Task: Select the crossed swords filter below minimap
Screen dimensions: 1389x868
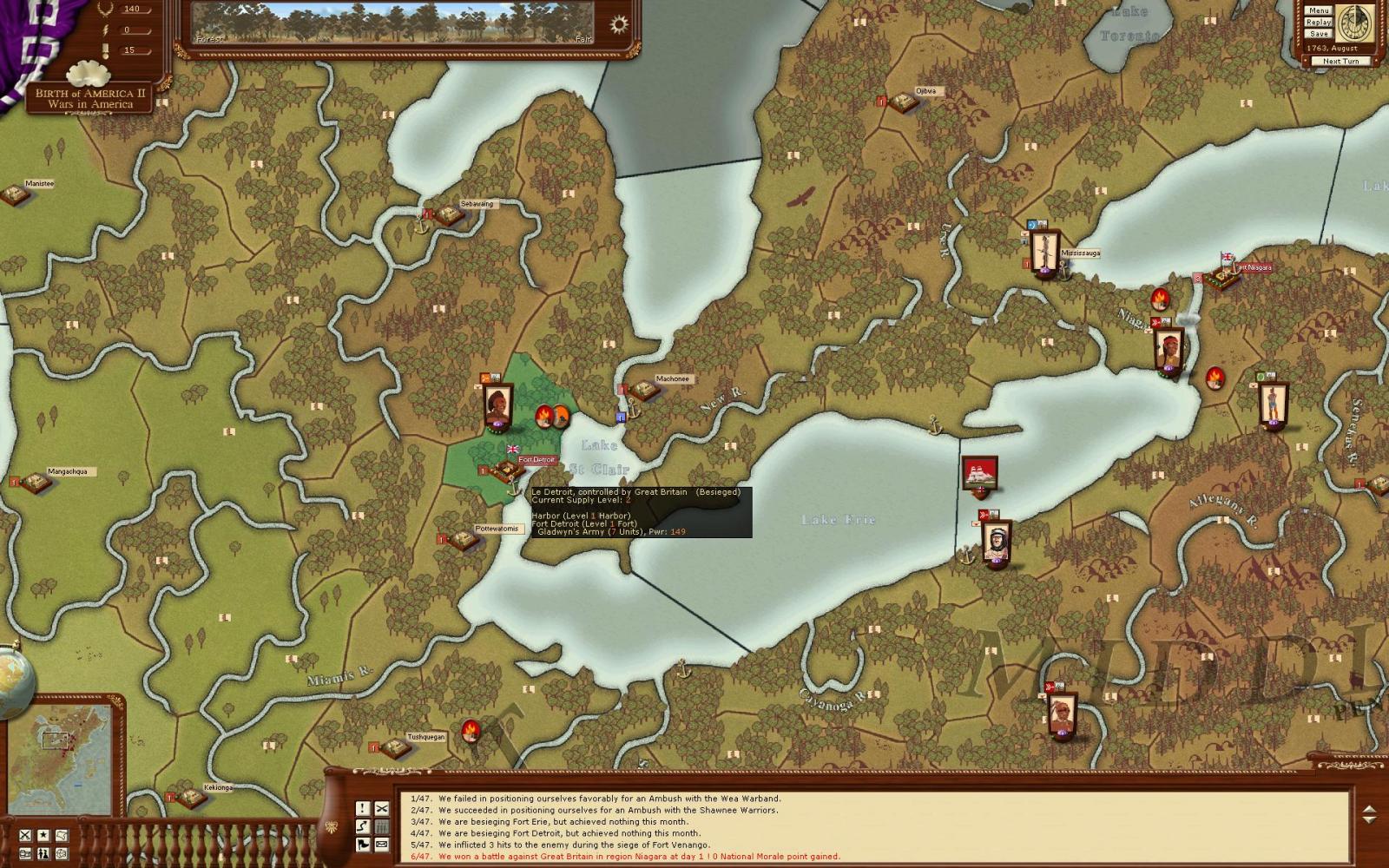Action: [x=25, y=835]
